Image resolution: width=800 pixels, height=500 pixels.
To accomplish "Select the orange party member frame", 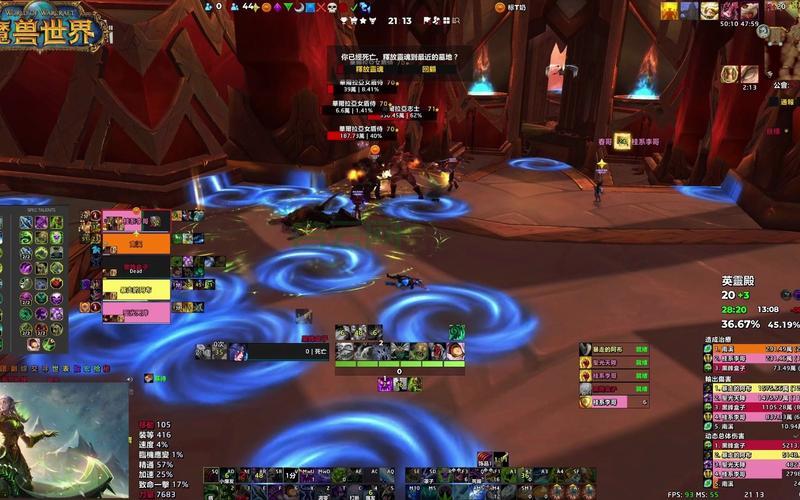I will 136,243.
